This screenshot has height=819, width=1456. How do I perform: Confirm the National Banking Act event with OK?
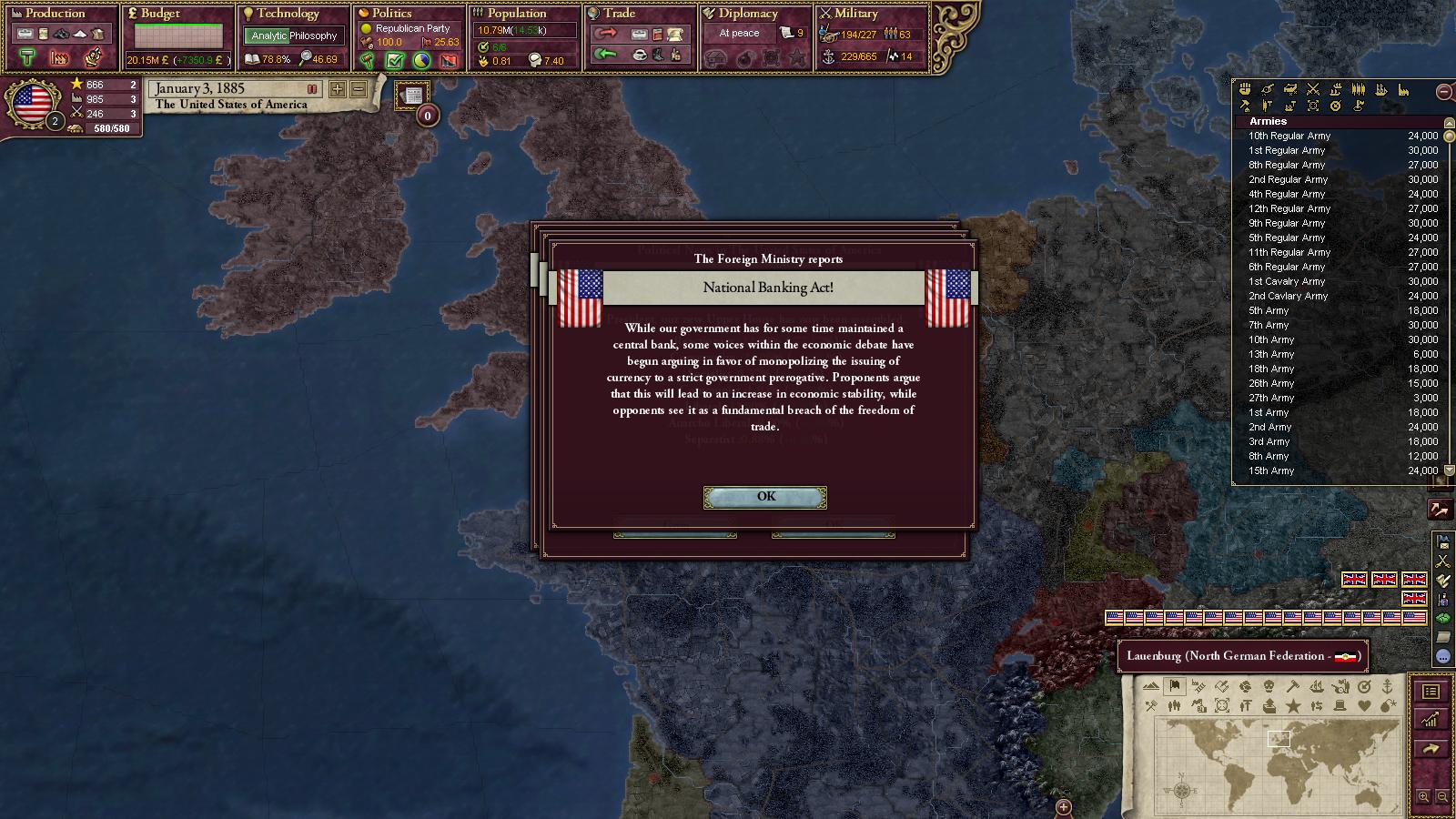click(765, 497)
